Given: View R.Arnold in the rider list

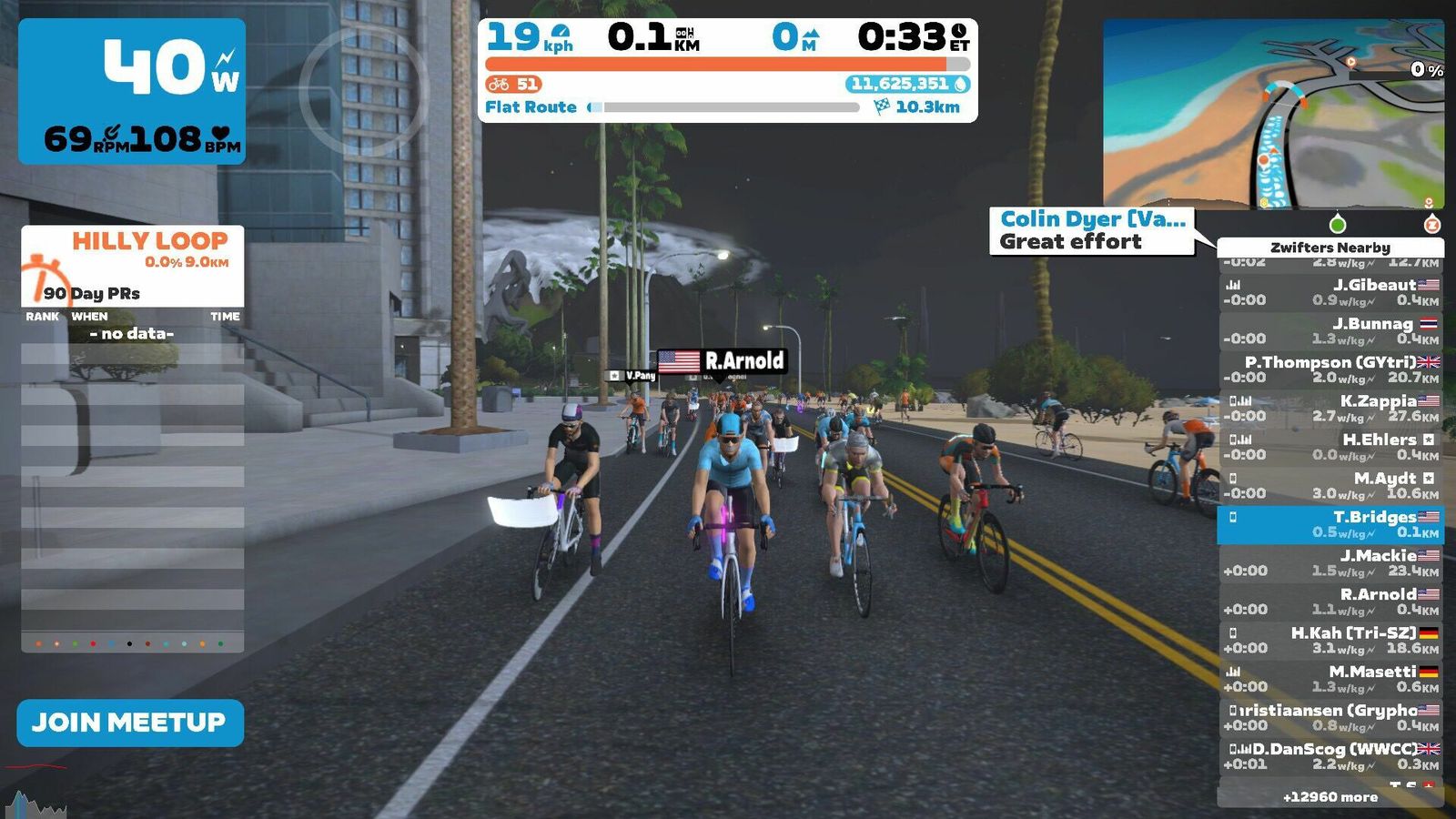Looking at the screenshot, I should 1330,602.
